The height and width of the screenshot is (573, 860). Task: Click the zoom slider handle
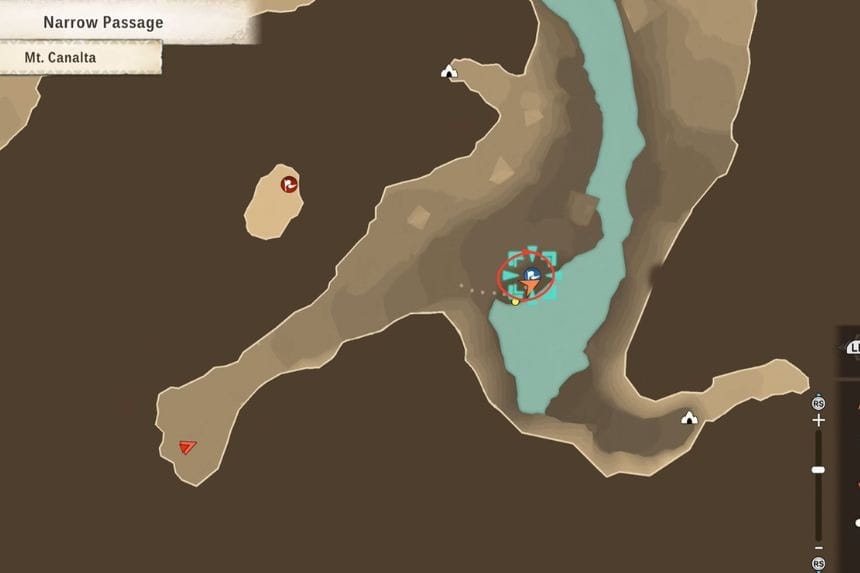point(819,469)
